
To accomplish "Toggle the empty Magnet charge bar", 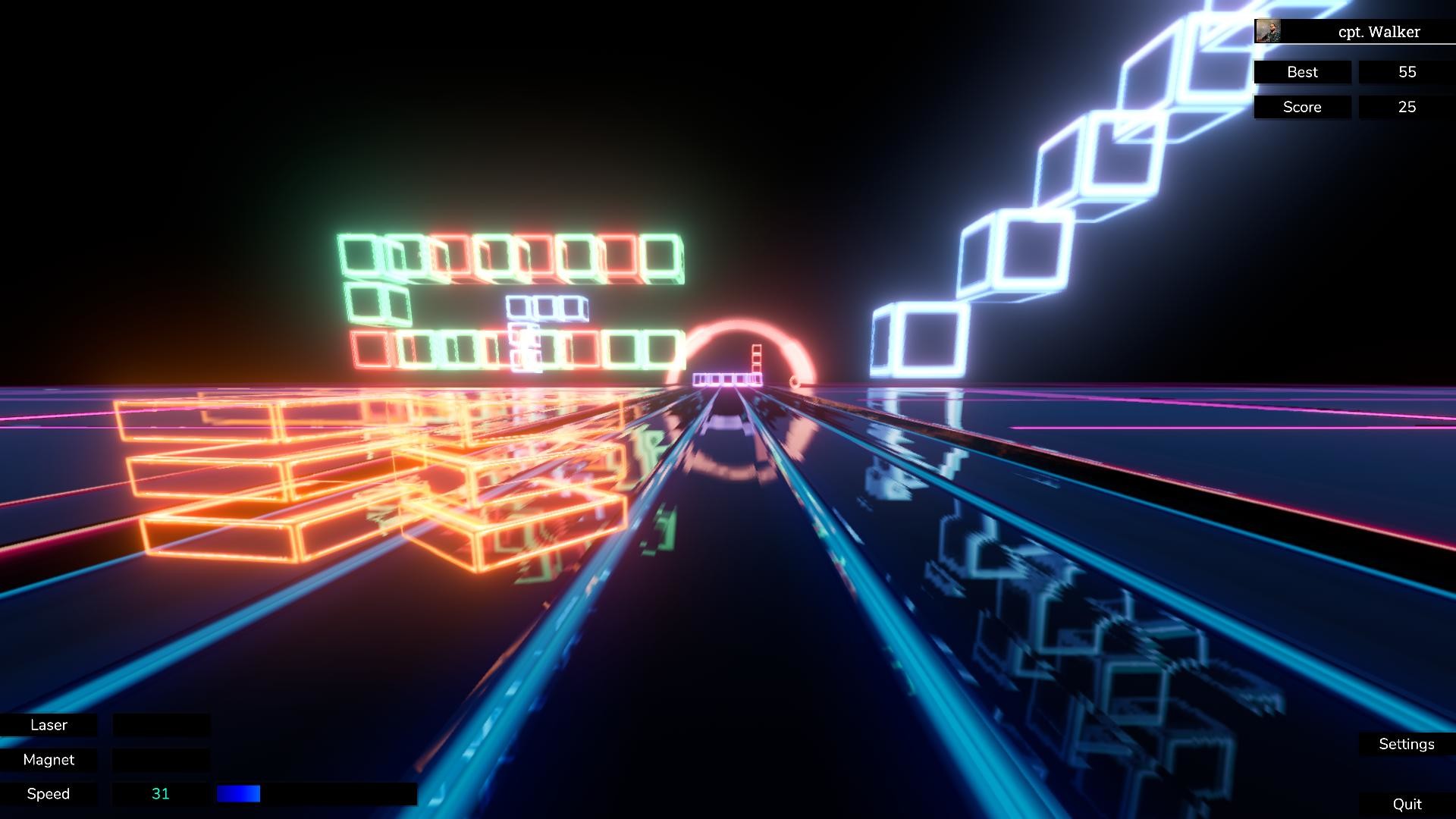I will [160, 759].
